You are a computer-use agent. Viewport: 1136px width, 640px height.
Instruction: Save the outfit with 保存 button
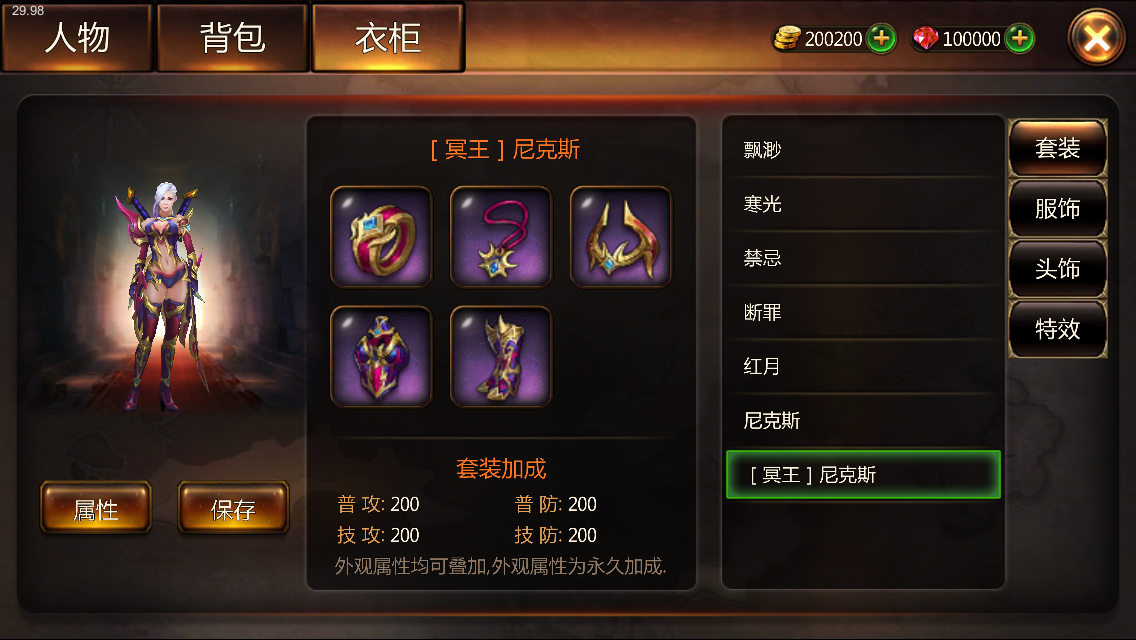coord(233,508)
